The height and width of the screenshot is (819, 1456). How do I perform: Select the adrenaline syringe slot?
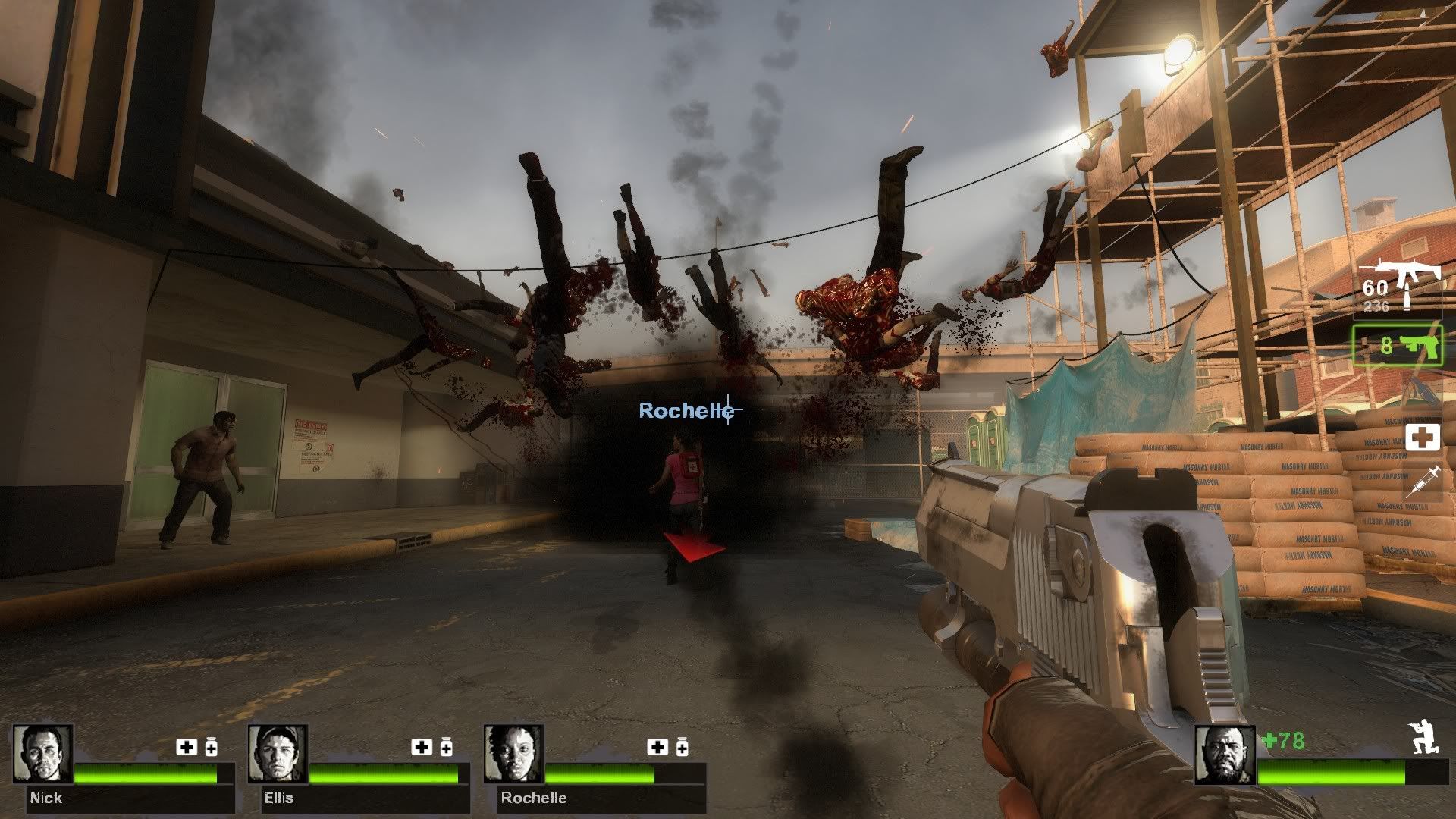1422,482
